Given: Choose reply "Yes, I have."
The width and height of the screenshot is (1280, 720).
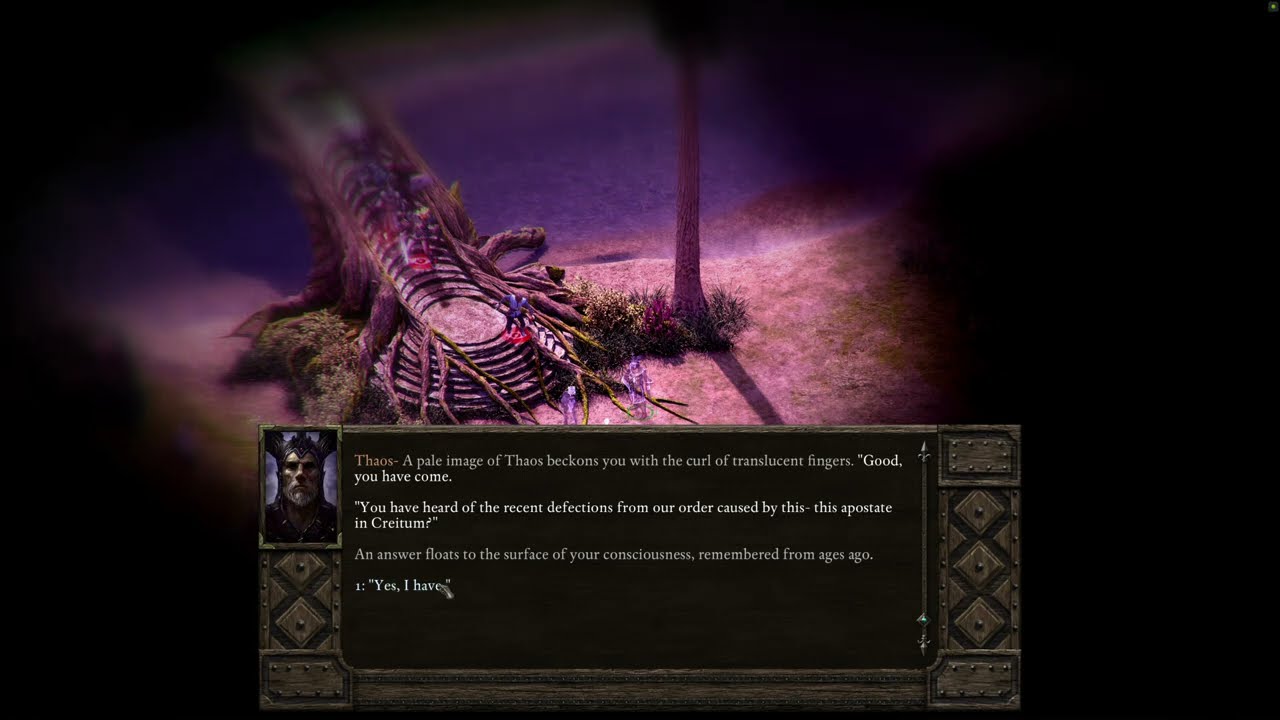Looking at the screenshot, I should (402, 586).
